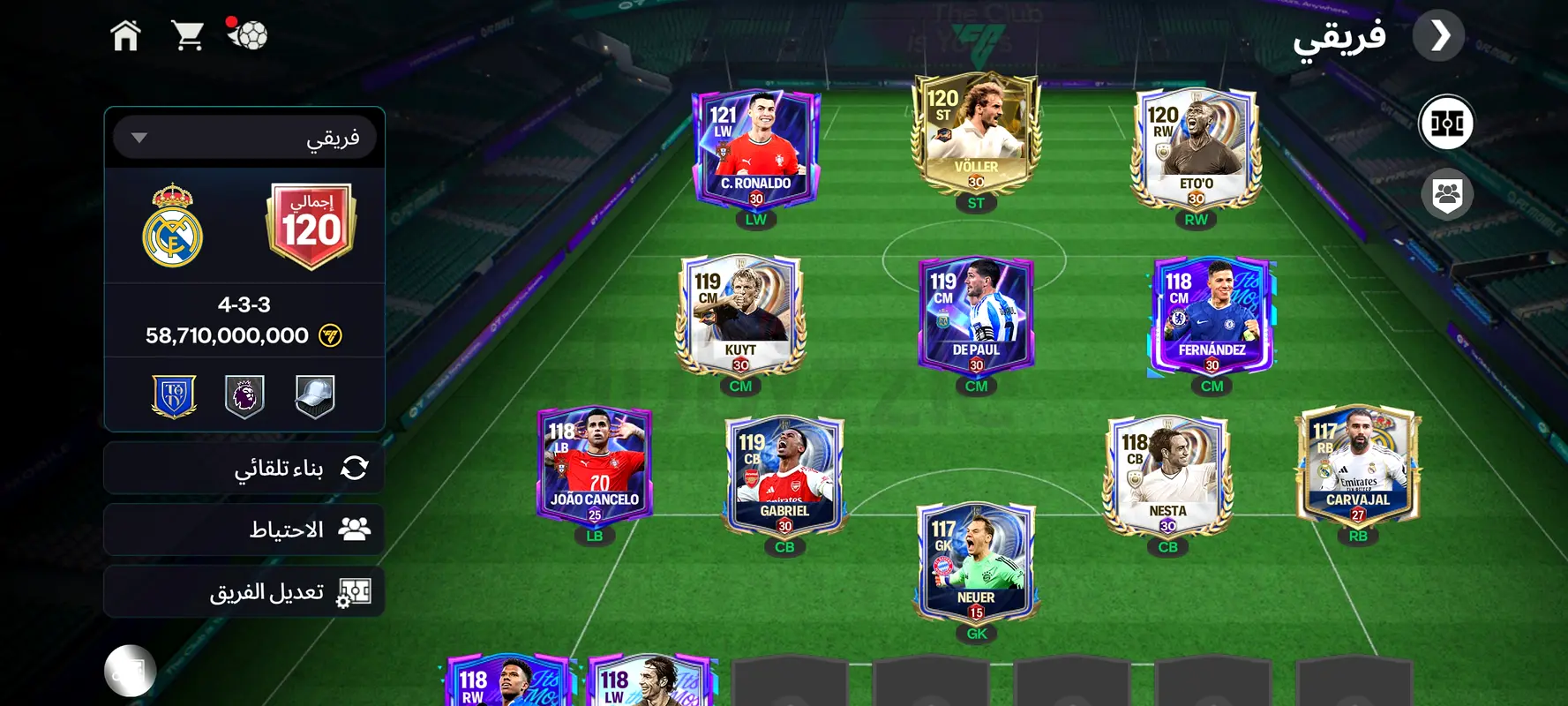
Task: Select the João Cancelo LB card
Action: click(595, 466)
